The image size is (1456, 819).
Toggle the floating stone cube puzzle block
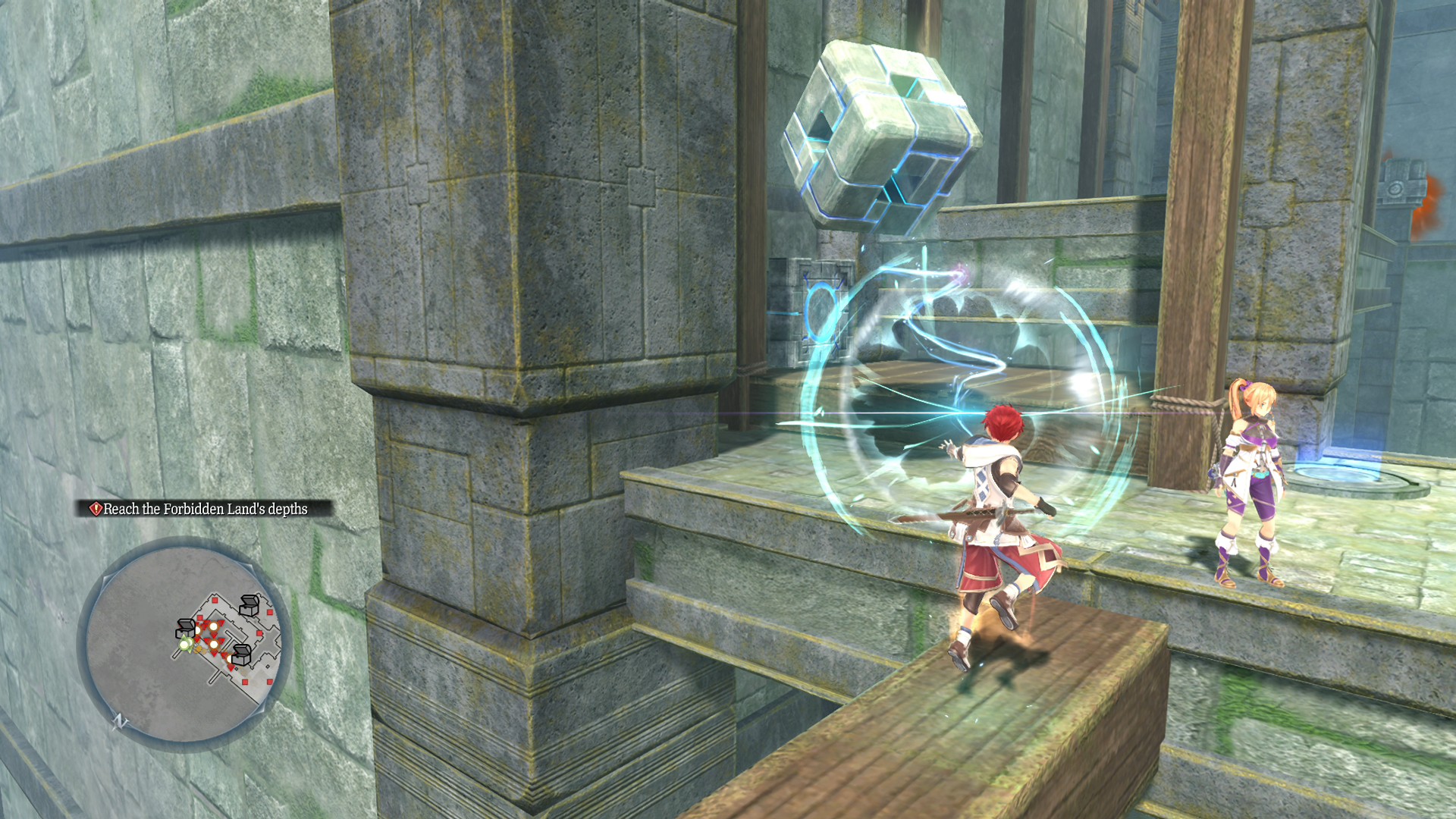[880, 133]
